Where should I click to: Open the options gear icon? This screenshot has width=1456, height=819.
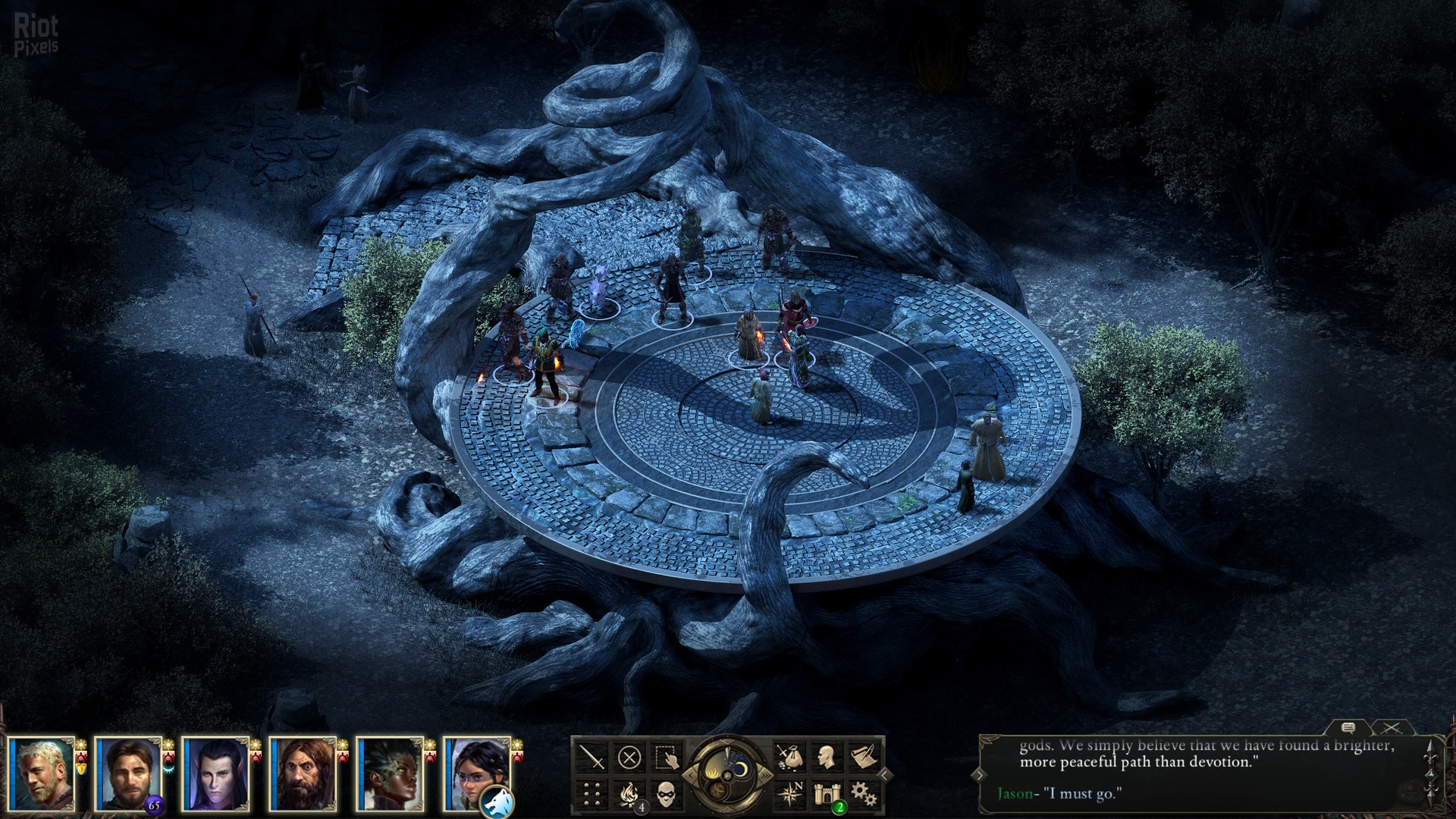click(x=864, y=794)
